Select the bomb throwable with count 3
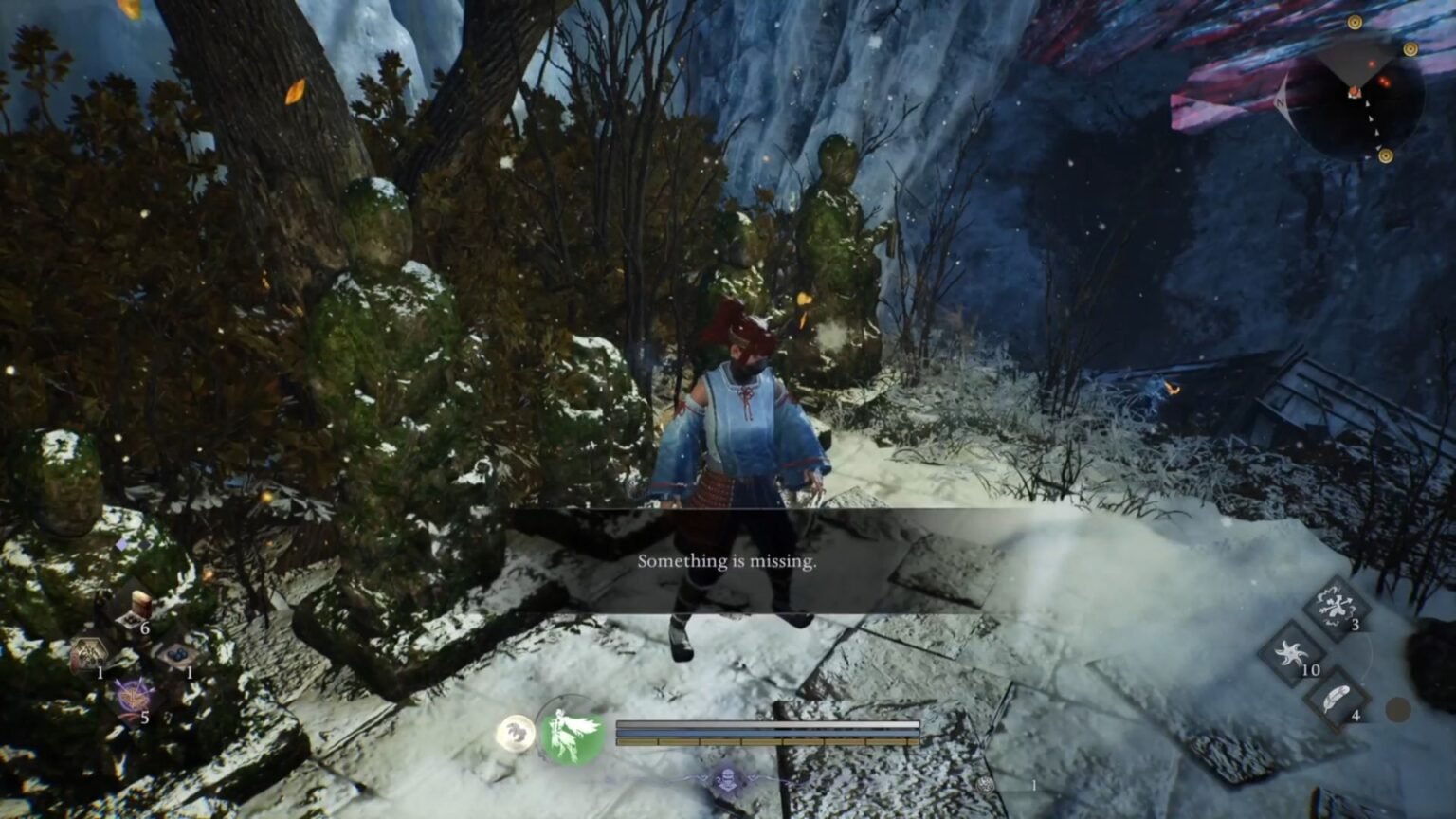This screenshot has height=819, width=1456. [1336, 607]
